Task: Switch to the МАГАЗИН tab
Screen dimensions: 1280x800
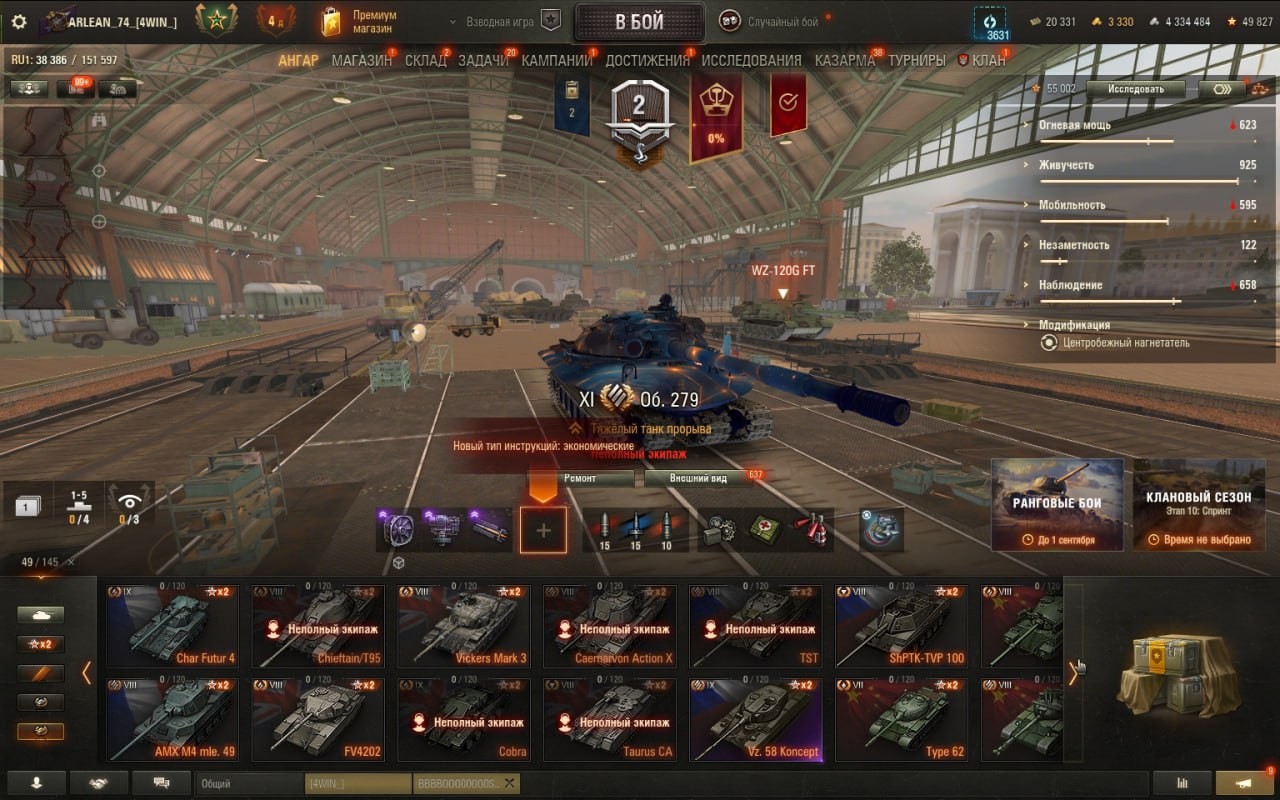Action: (361, 60)
